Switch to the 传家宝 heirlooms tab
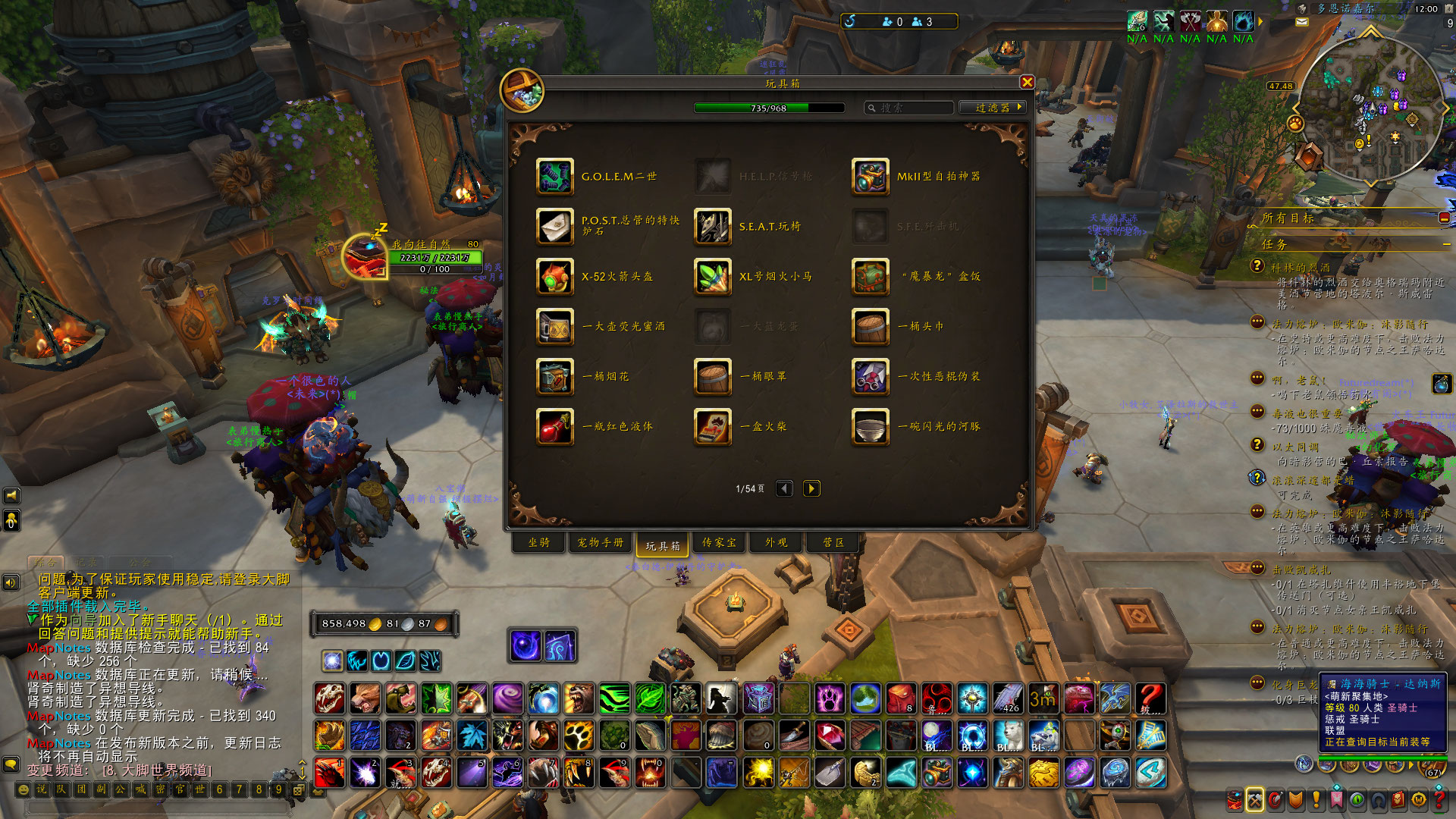The height and width of the screenshot is (819, 1456). pos(719,542)
